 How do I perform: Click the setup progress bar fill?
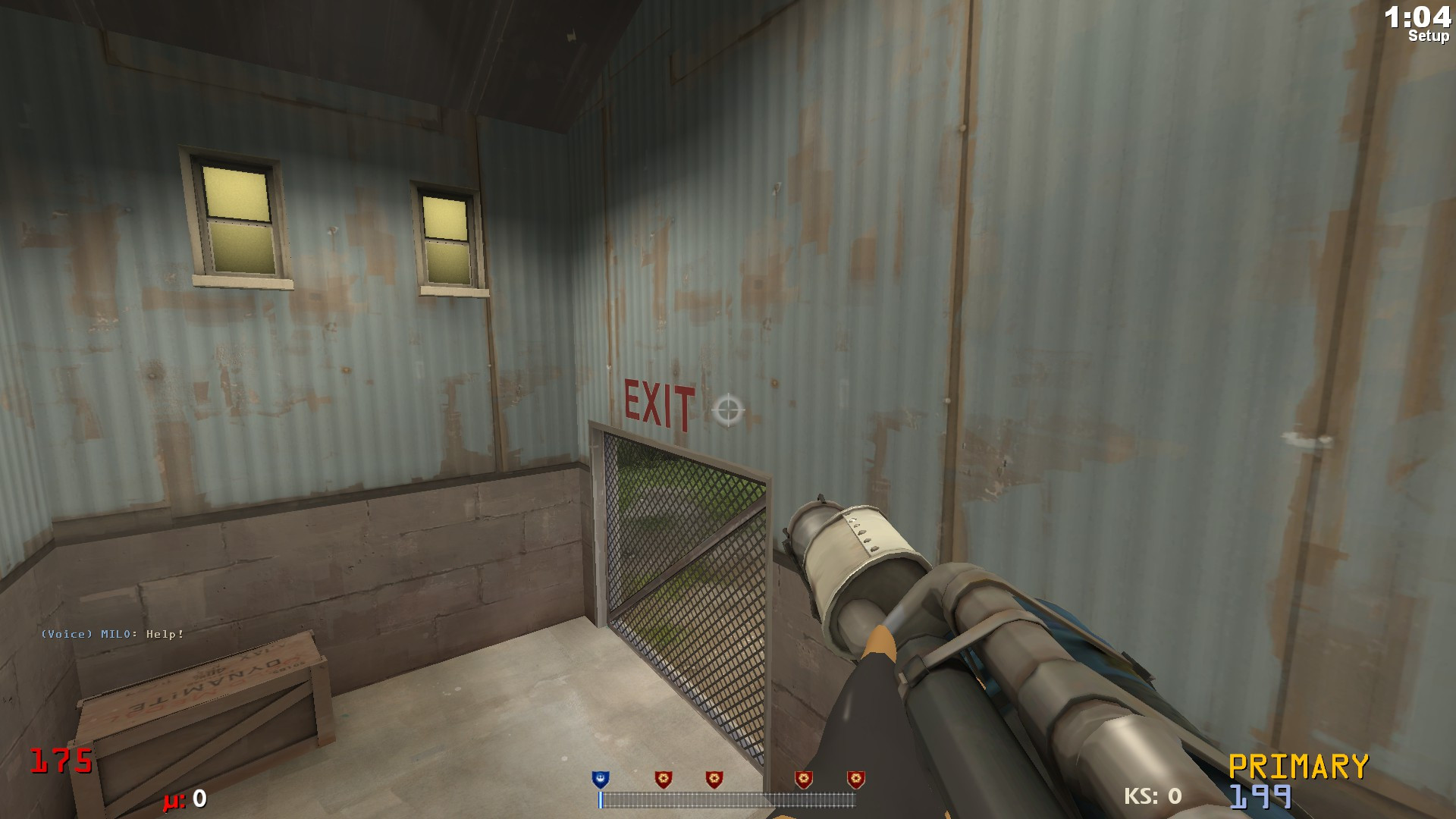pos(601,799)
